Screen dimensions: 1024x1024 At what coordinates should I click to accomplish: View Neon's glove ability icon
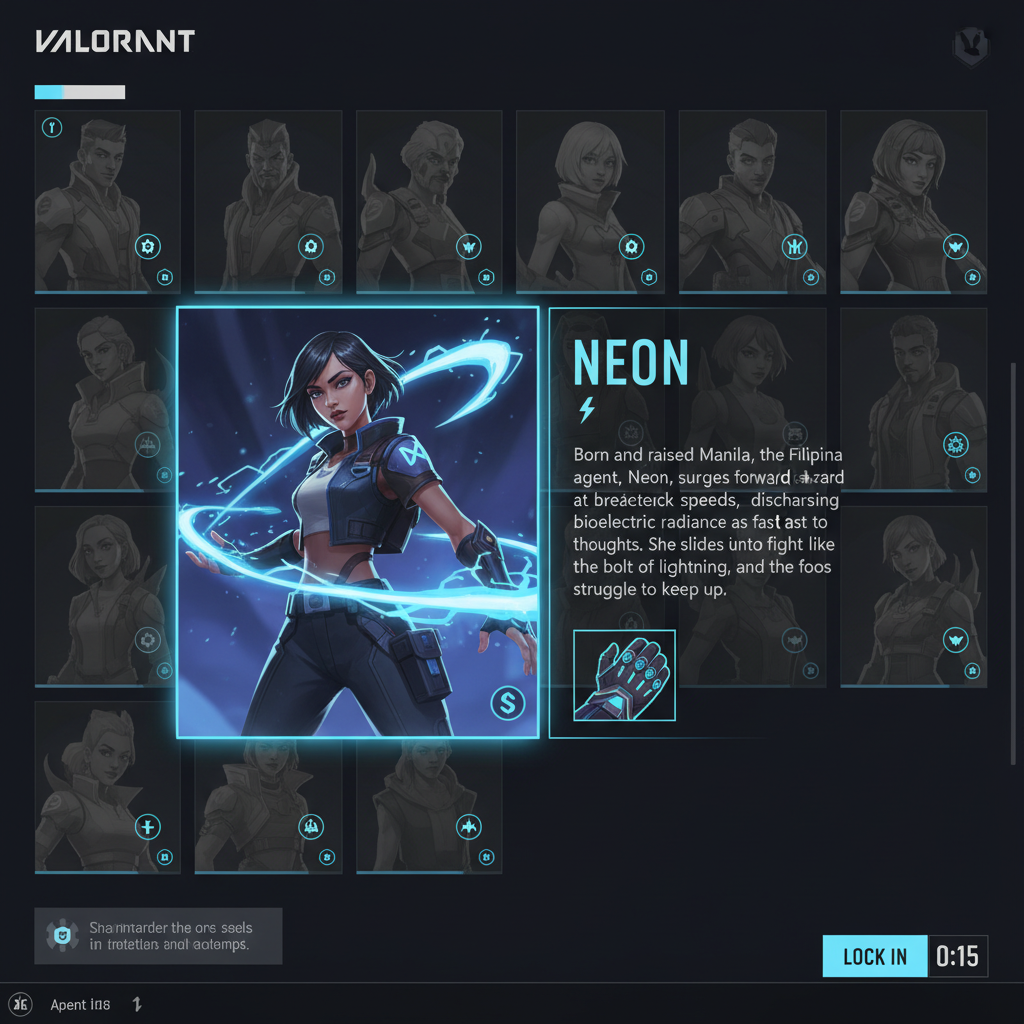[x=624, y=675]
